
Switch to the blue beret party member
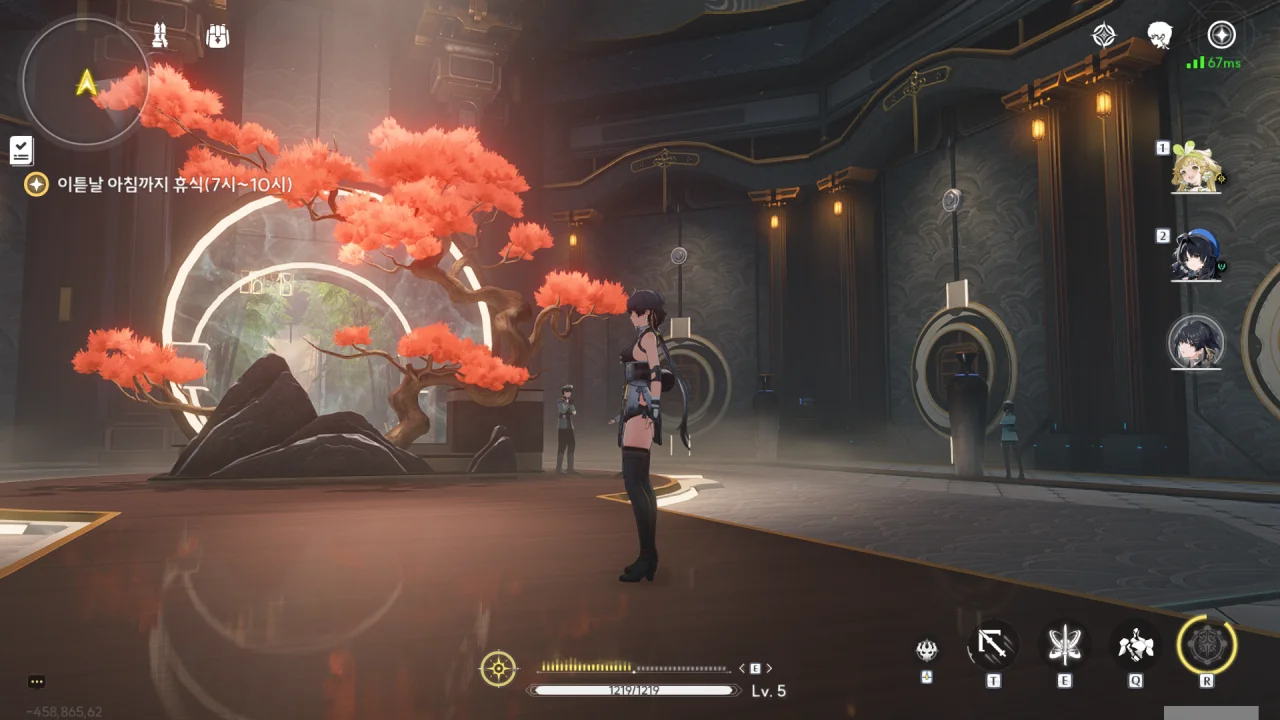coord(1196,256)
